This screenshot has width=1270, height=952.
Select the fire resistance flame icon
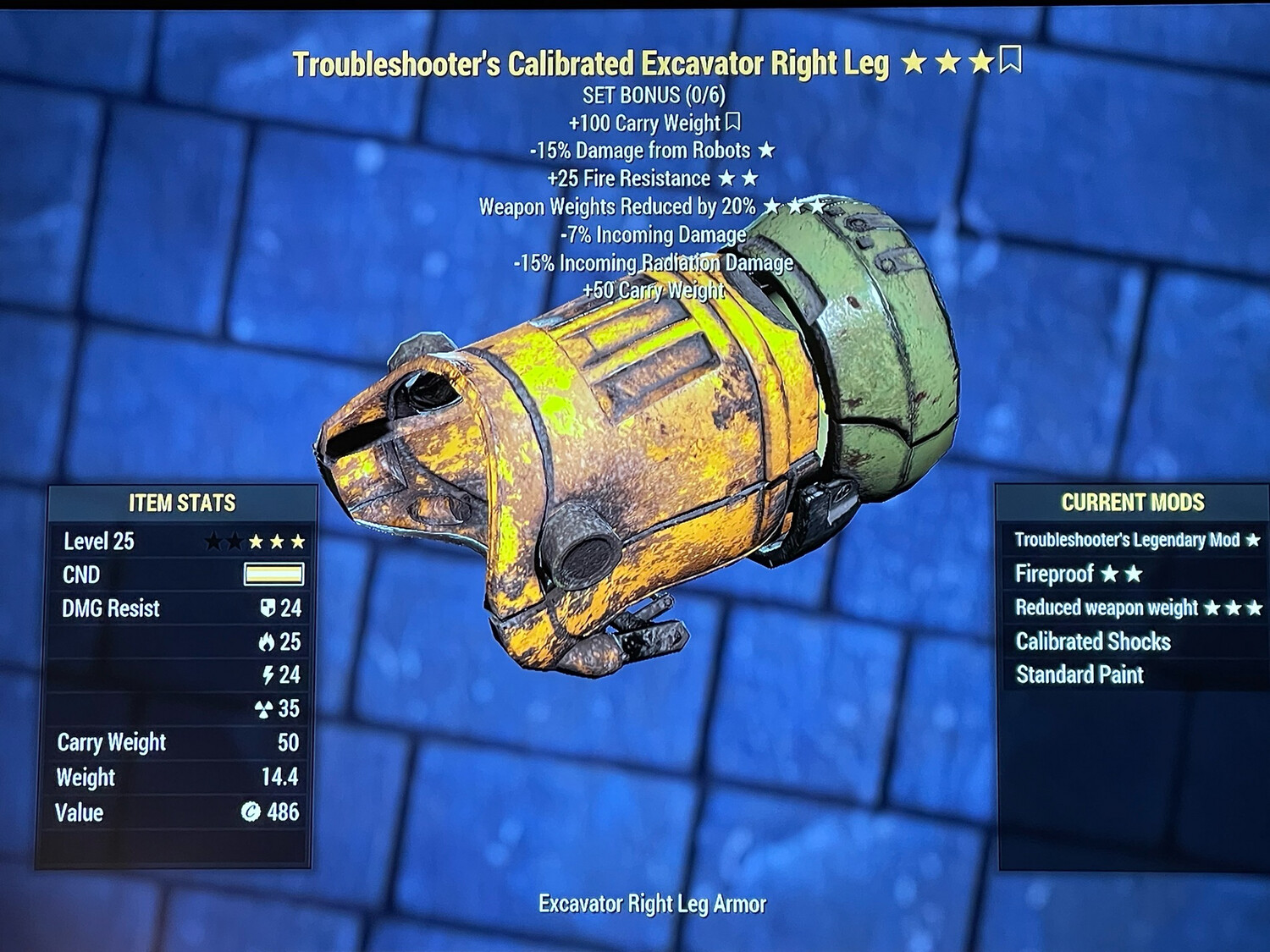pyautogui.click(x=268, y=642)
